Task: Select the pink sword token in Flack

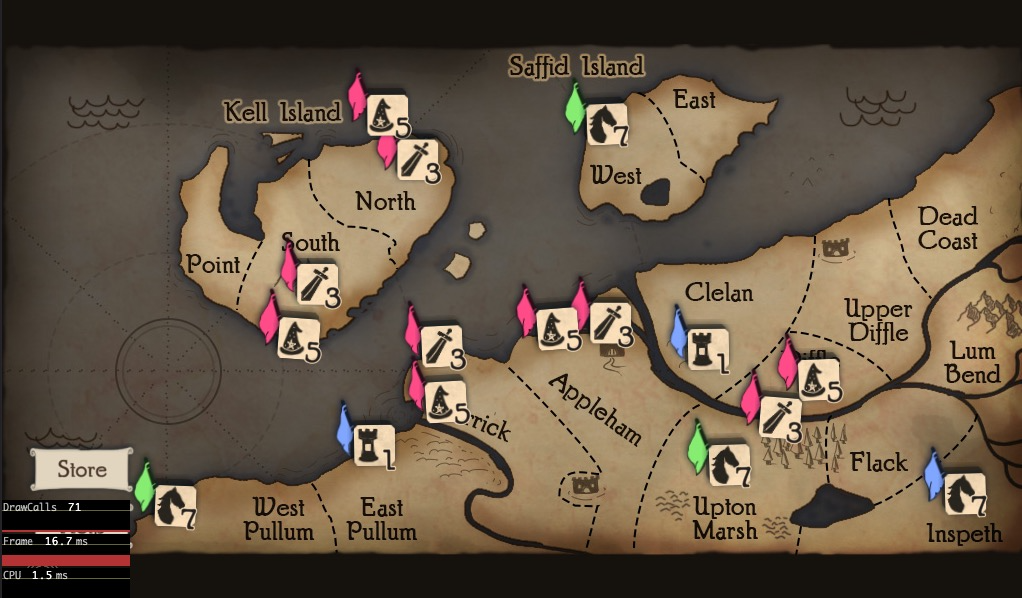Action: pos(780,417)
